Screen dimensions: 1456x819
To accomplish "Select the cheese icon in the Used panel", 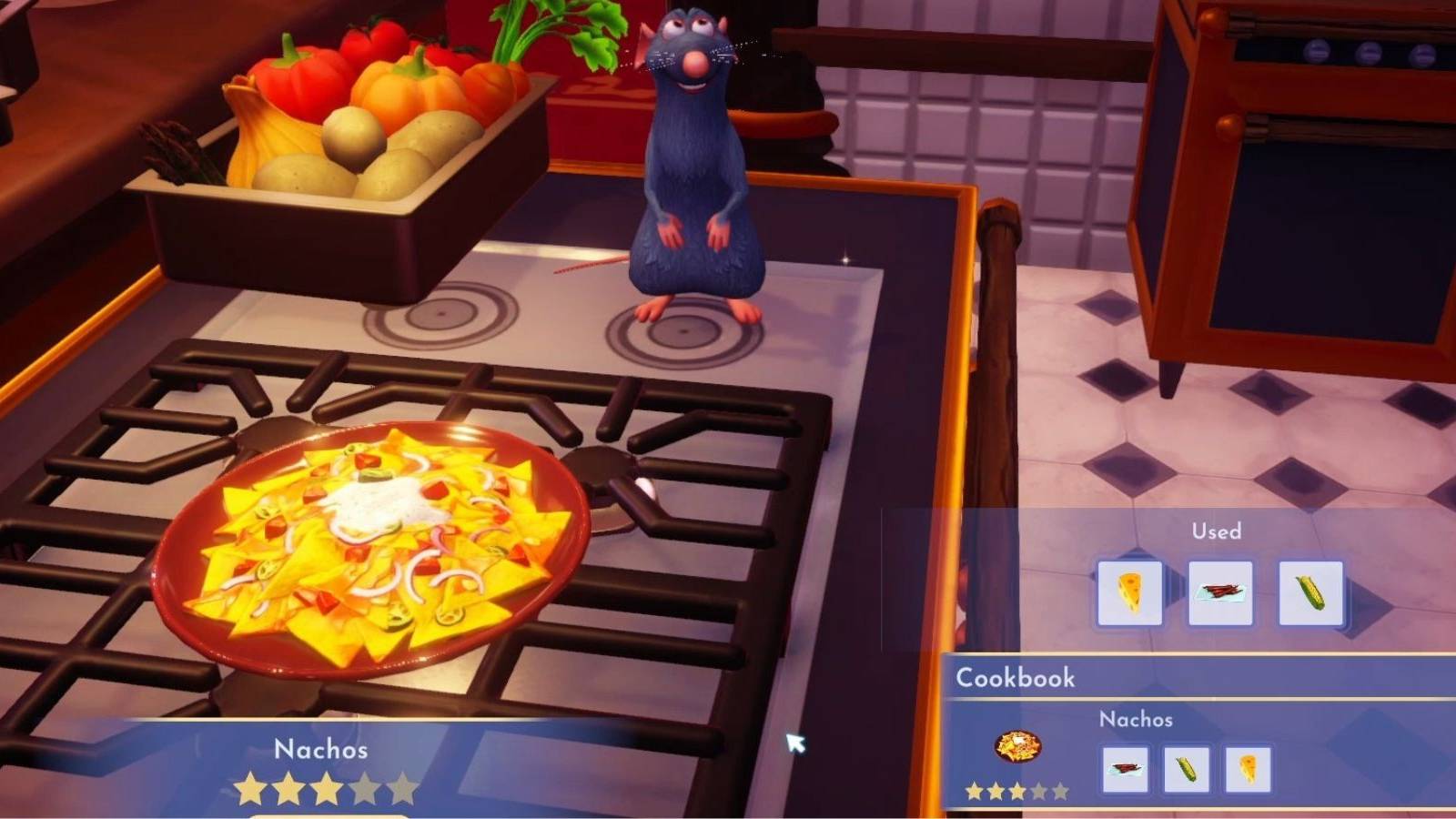I will (x=1128, y=591).
